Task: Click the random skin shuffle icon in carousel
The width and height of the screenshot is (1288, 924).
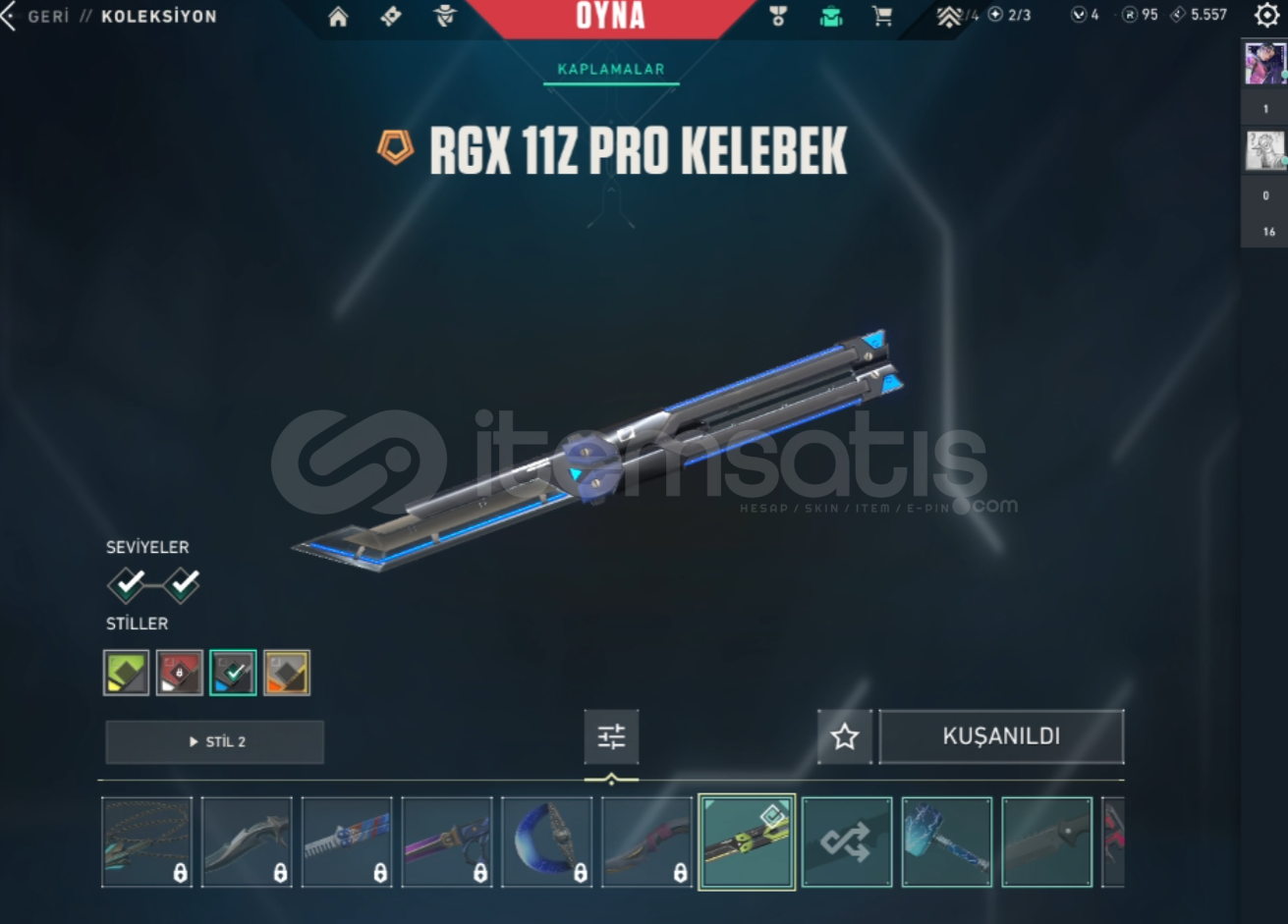Action: click(846, 842)
